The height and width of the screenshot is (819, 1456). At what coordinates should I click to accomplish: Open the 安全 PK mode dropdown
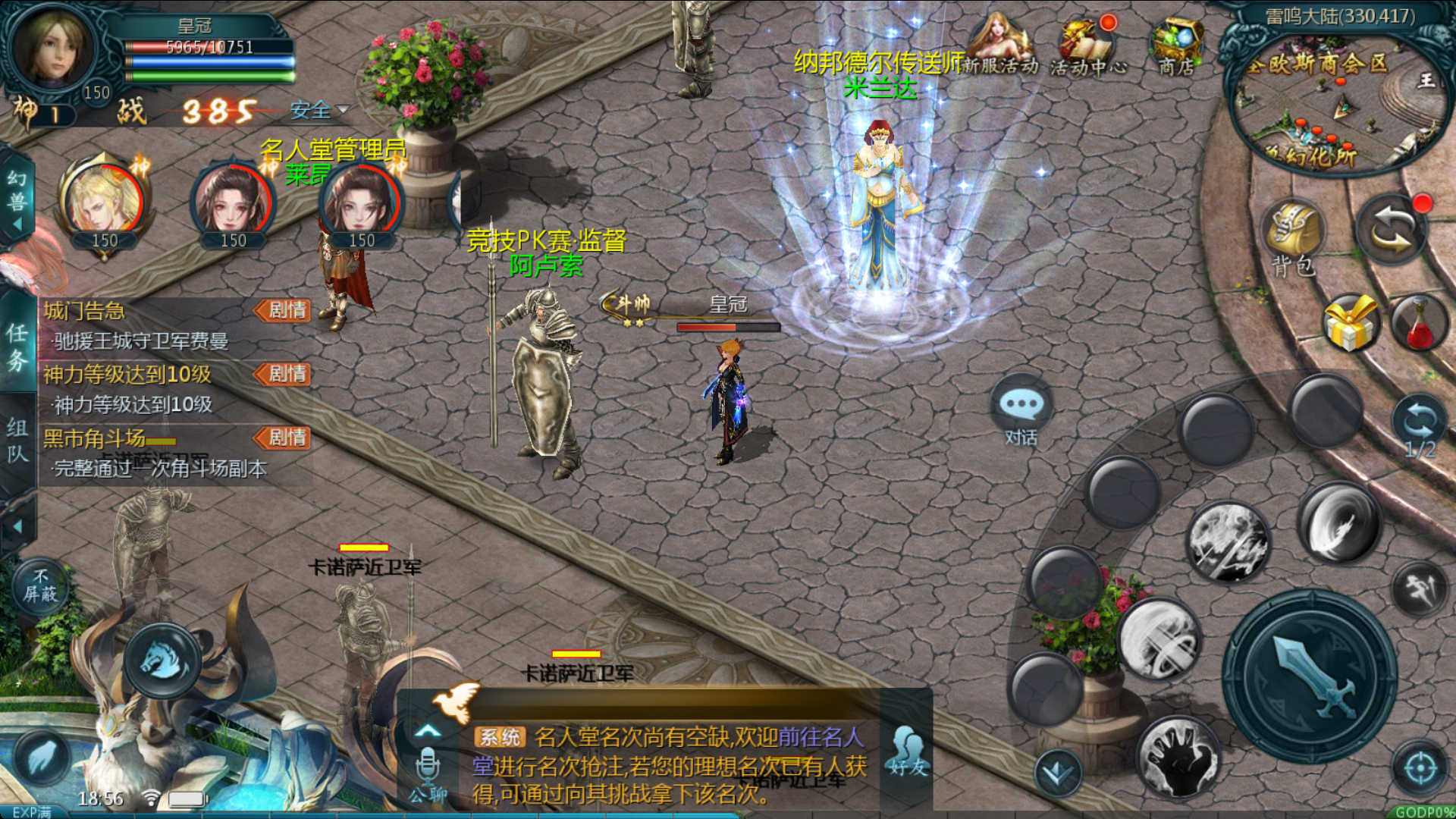tap(319, 111)
